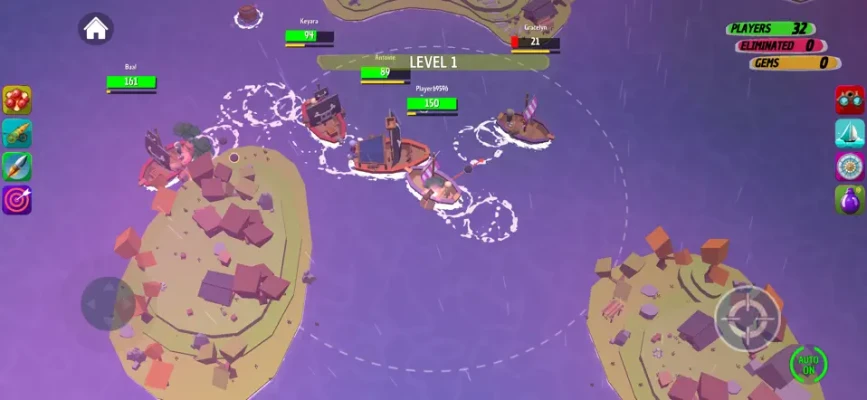Tap the crosshair fire button

[x=747, y=319]
